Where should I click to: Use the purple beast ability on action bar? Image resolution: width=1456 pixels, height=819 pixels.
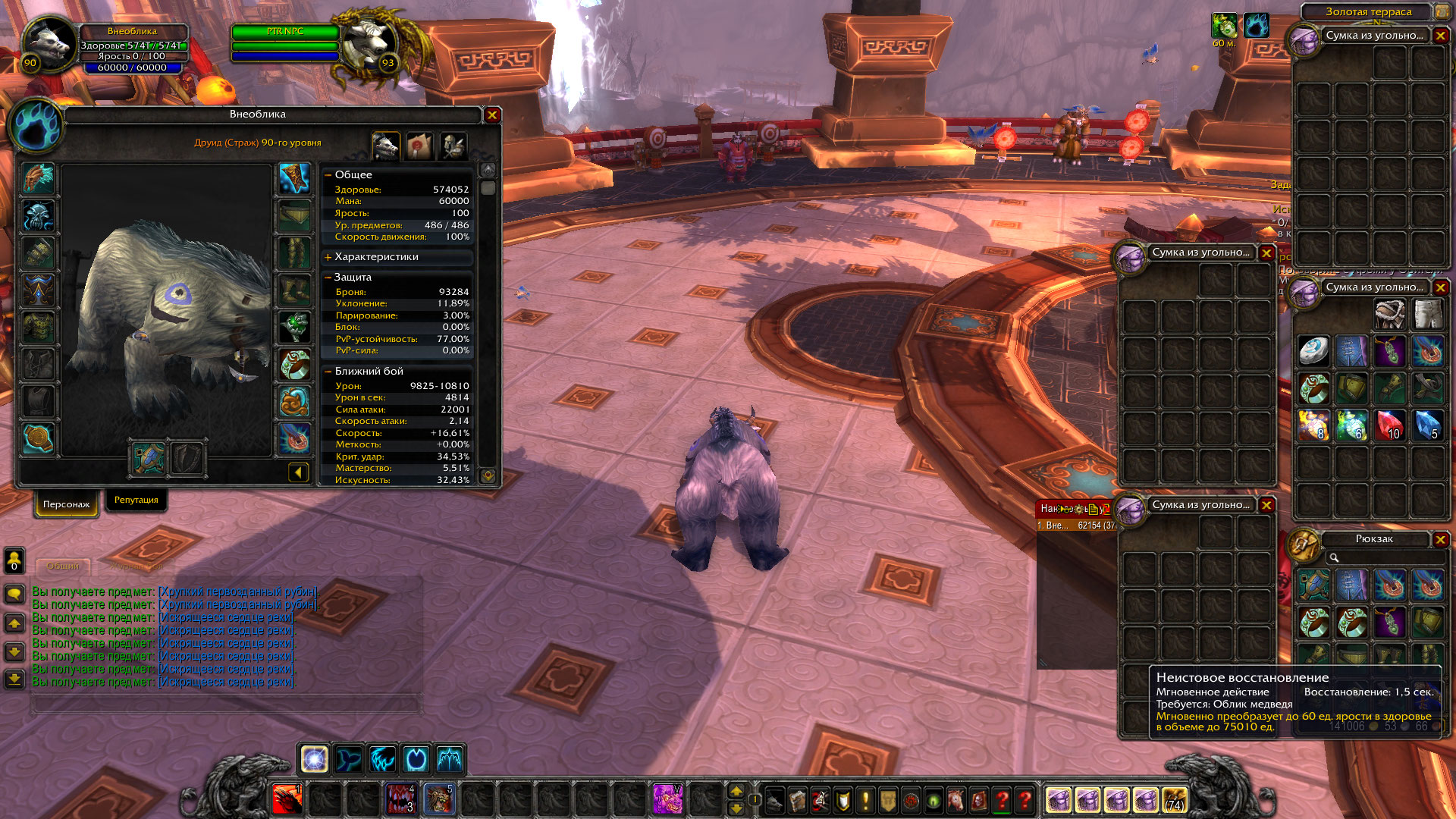point(667,799)
